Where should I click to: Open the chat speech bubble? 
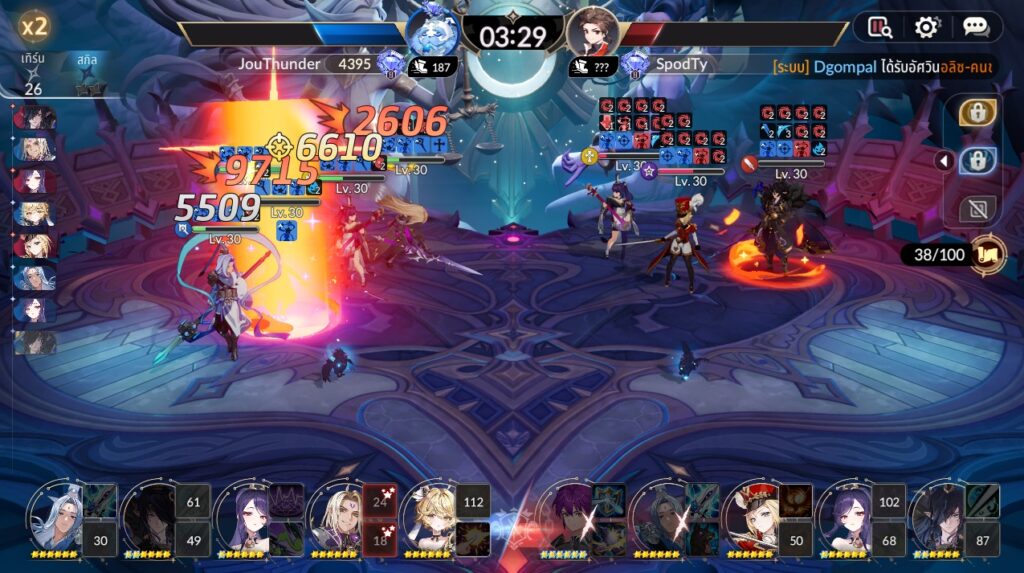coord(976,27)
